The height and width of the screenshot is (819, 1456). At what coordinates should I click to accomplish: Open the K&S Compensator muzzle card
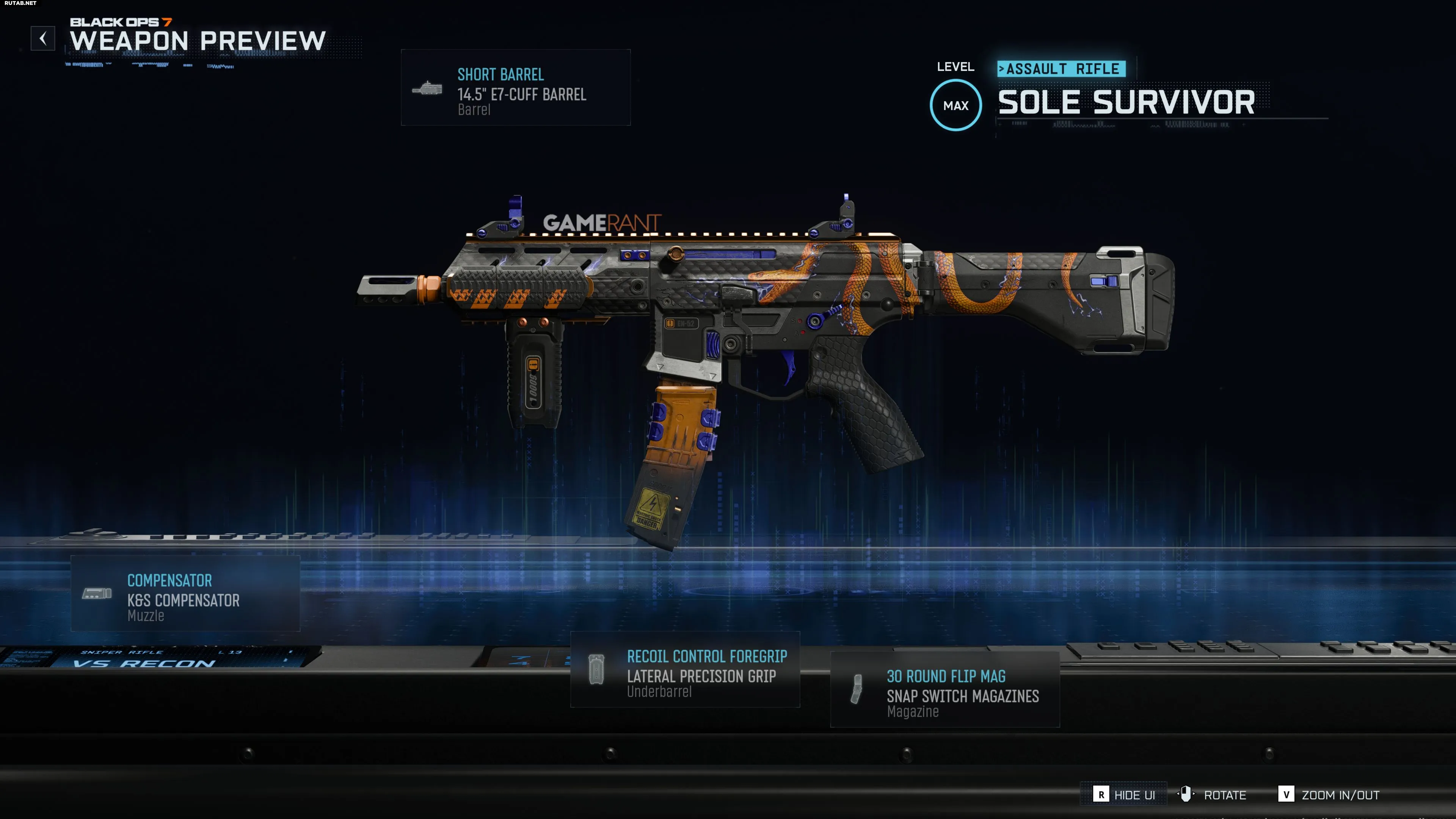185,593
